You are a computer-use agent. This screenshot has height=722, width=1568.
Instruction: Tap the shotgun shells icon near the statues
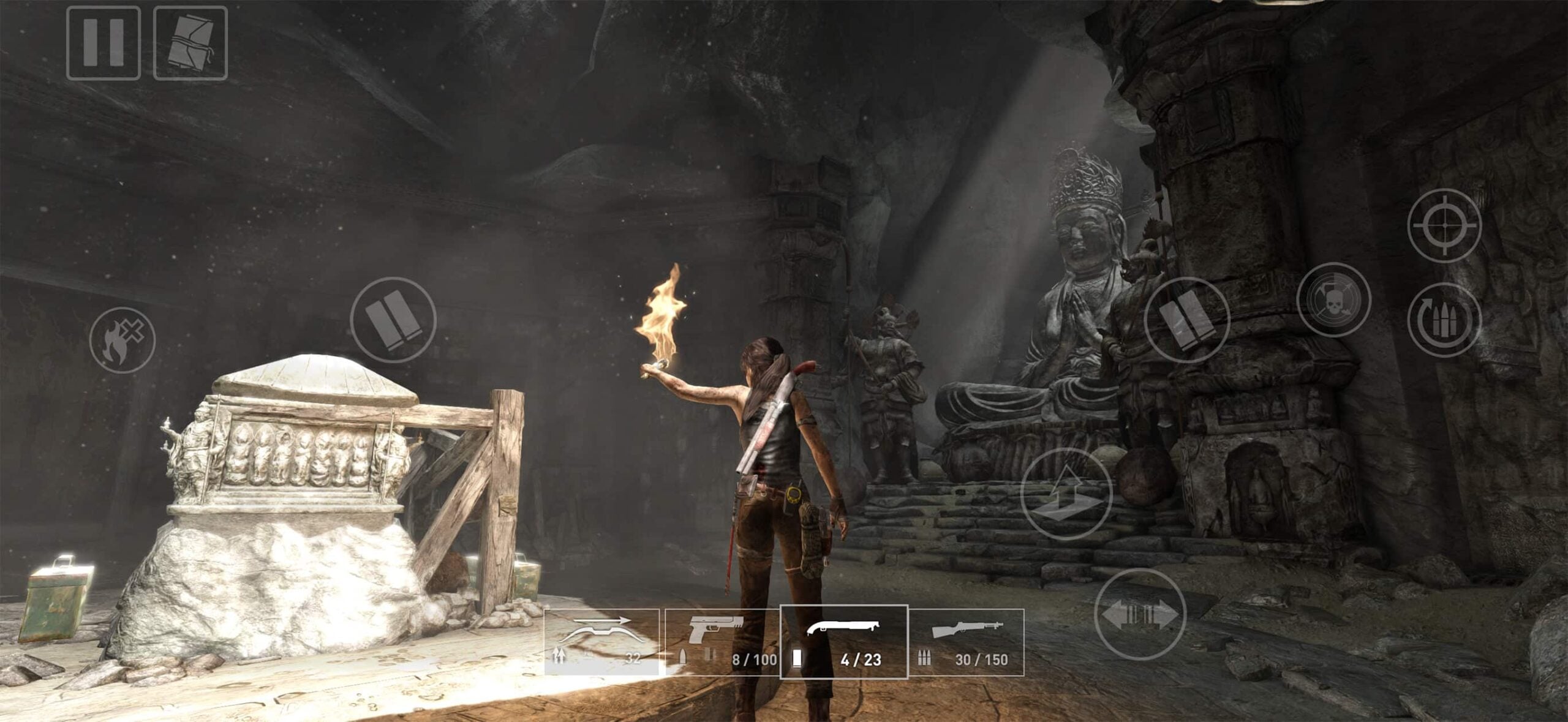click(x=1191, y=320)
